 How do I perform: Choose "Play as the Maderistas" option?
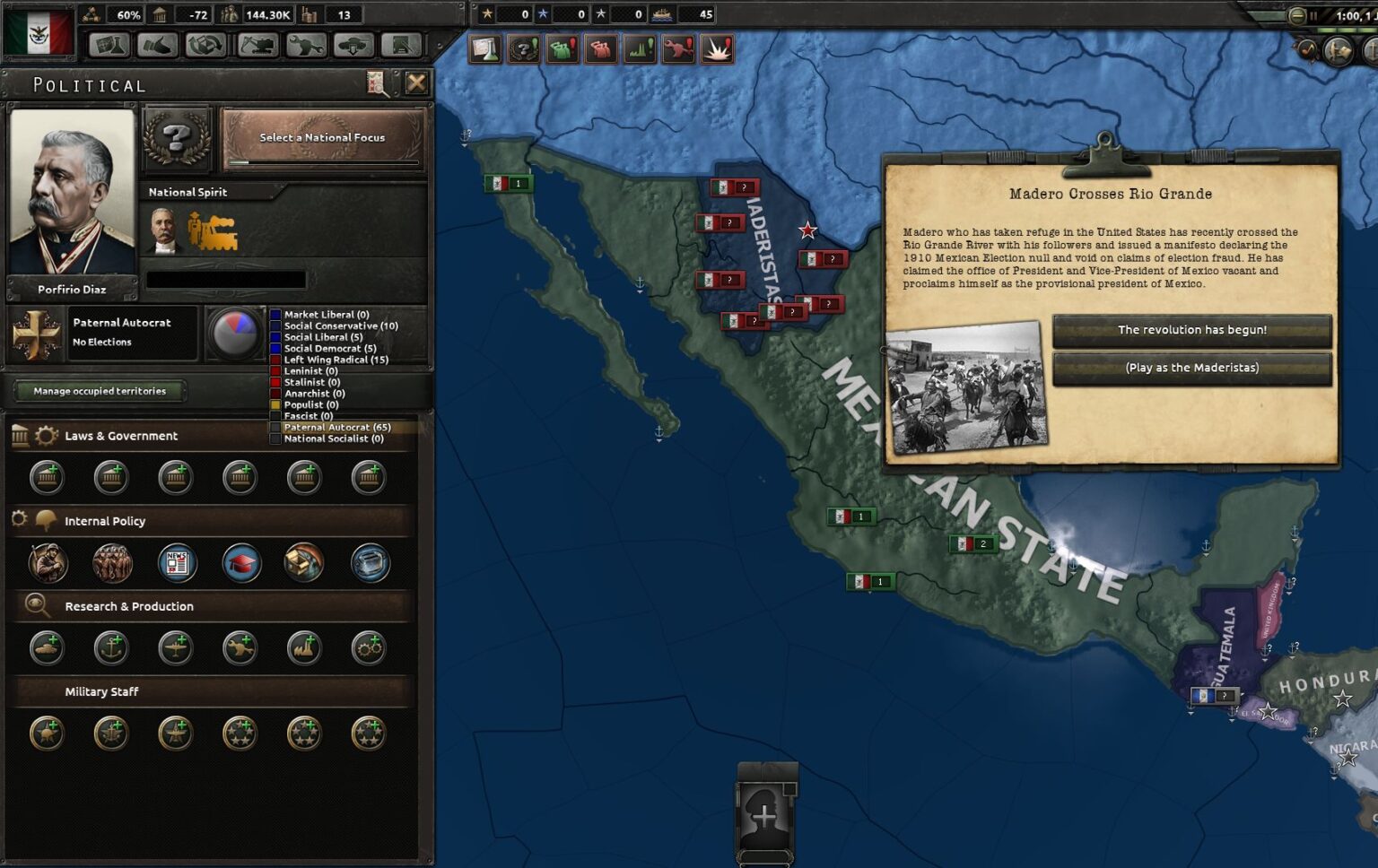[1191, 368]
